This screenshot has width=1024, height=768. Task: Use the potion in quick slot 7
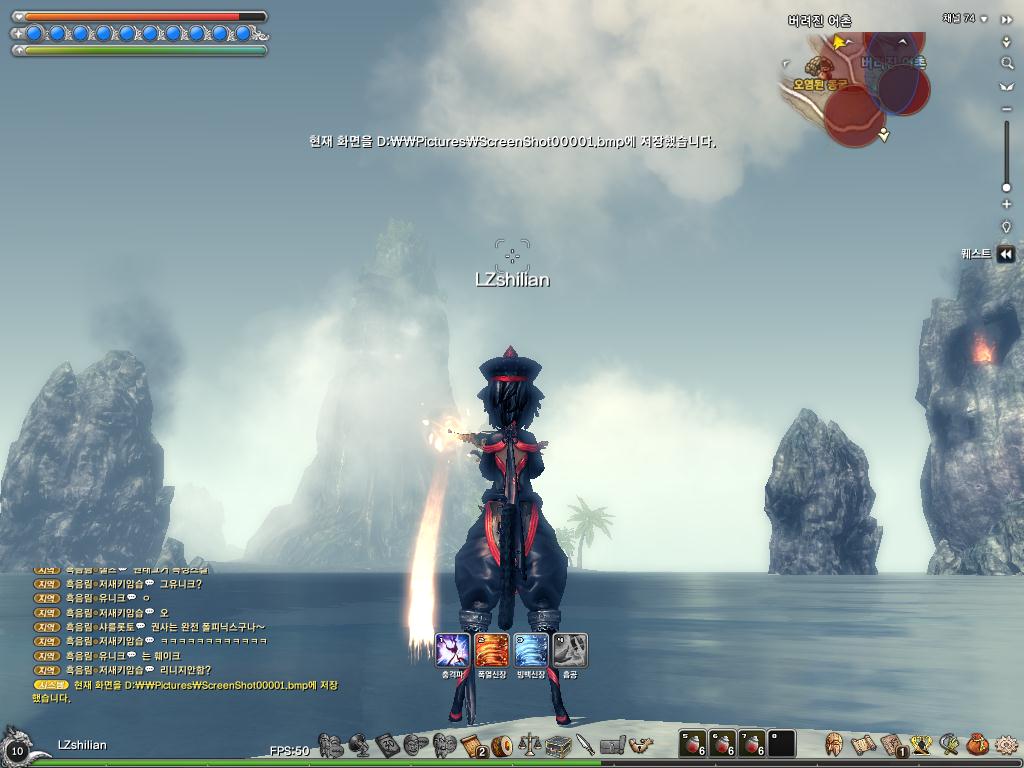point(752,743)
